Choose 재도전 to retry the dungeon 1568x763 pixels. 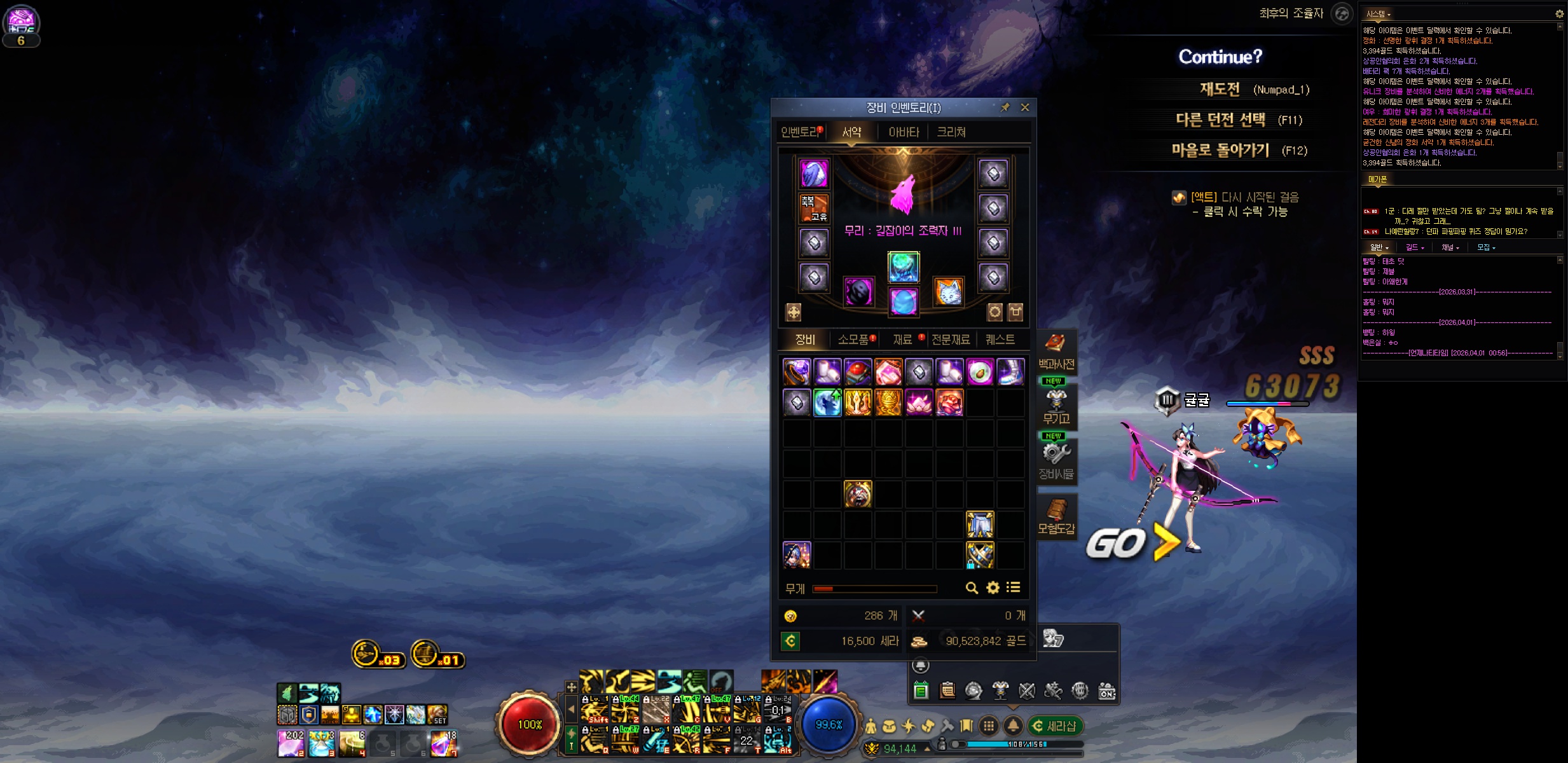point(1220,89)
